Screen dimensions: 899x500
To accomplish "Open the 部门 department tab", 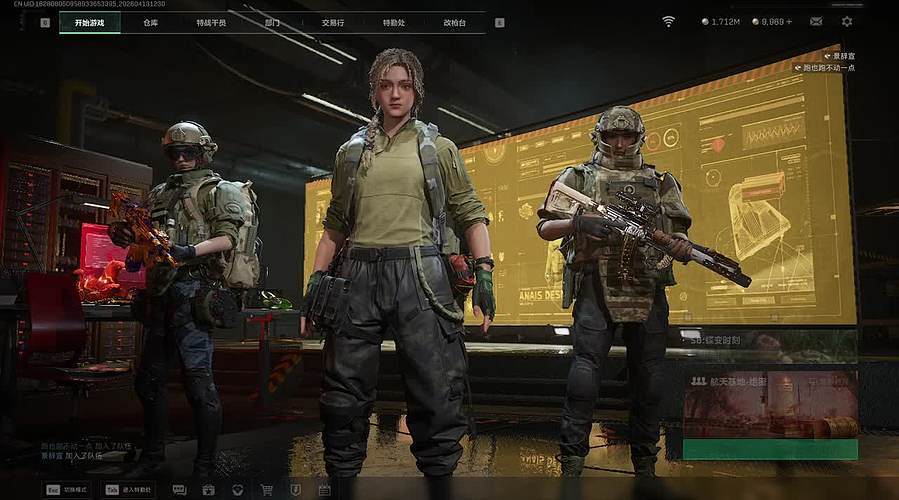I will pos(272,22).
